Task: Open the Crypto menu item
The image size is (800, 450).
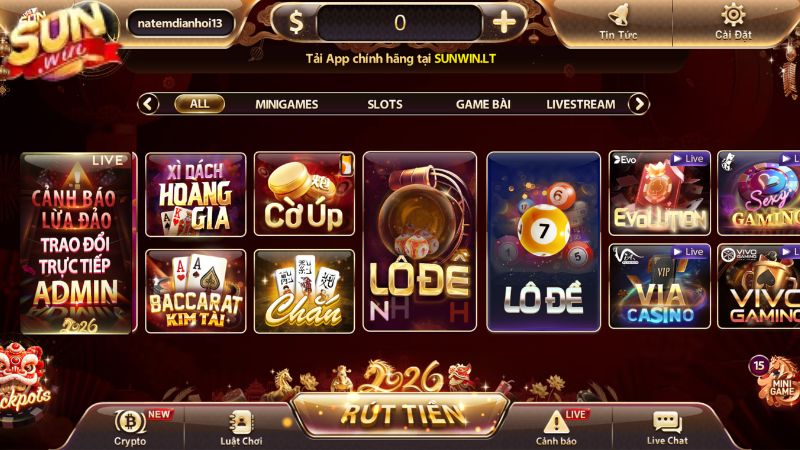Action: tap(130, 427)
